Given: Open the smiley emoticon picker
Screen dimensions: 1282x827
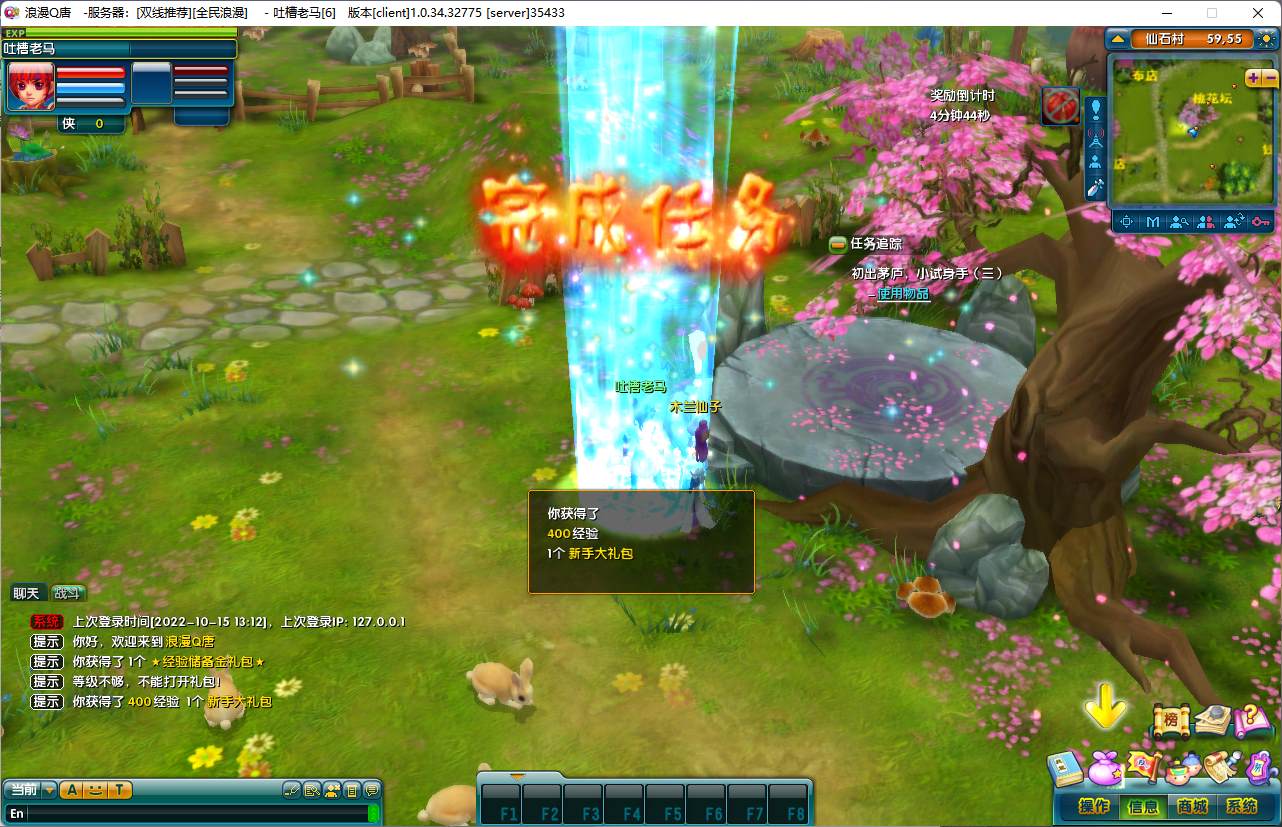Looking at the screenshot, I should [x=95, y=790].
